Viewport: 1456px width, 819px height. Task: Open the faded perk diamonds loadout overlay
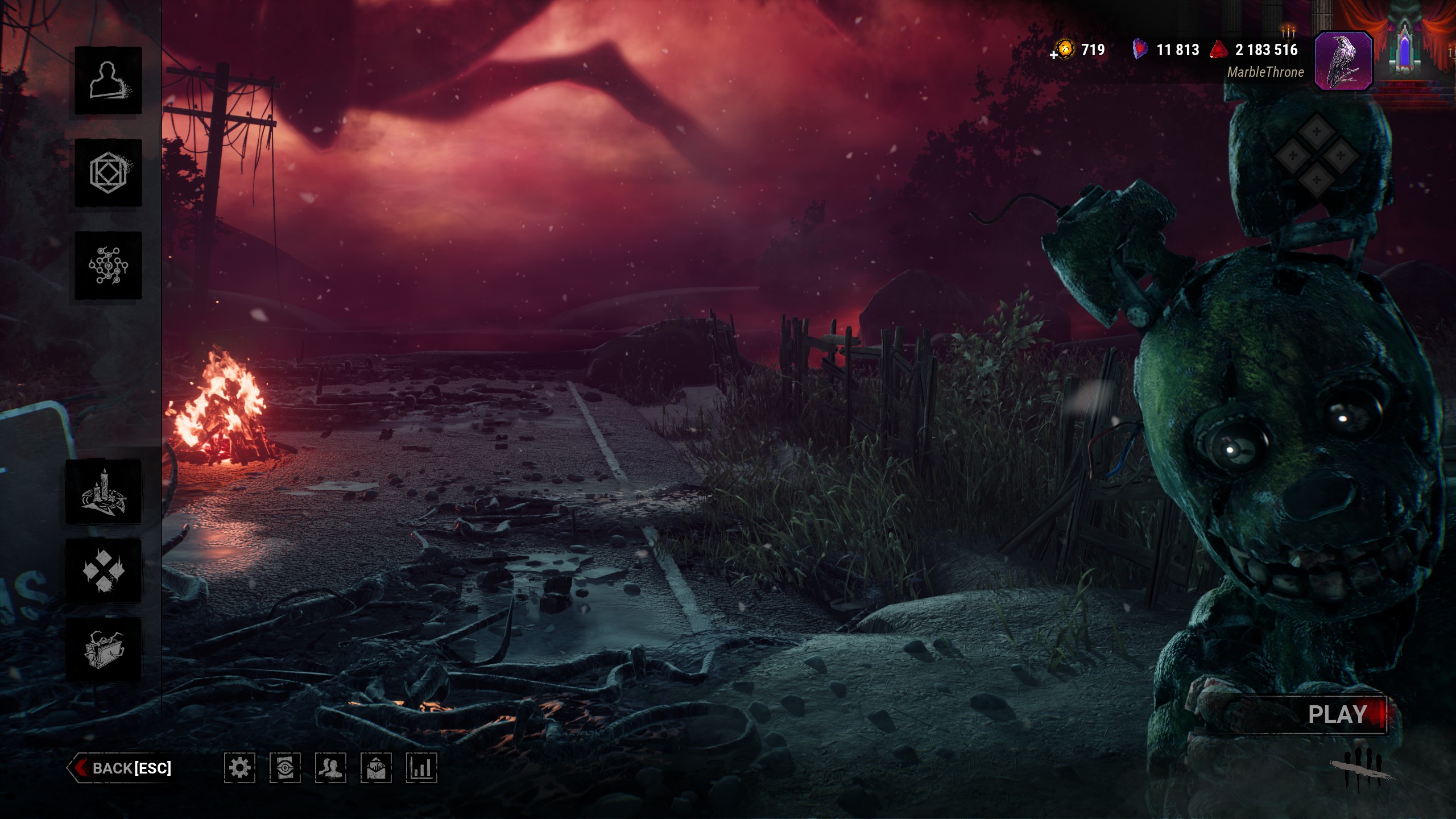[1317, 155]
